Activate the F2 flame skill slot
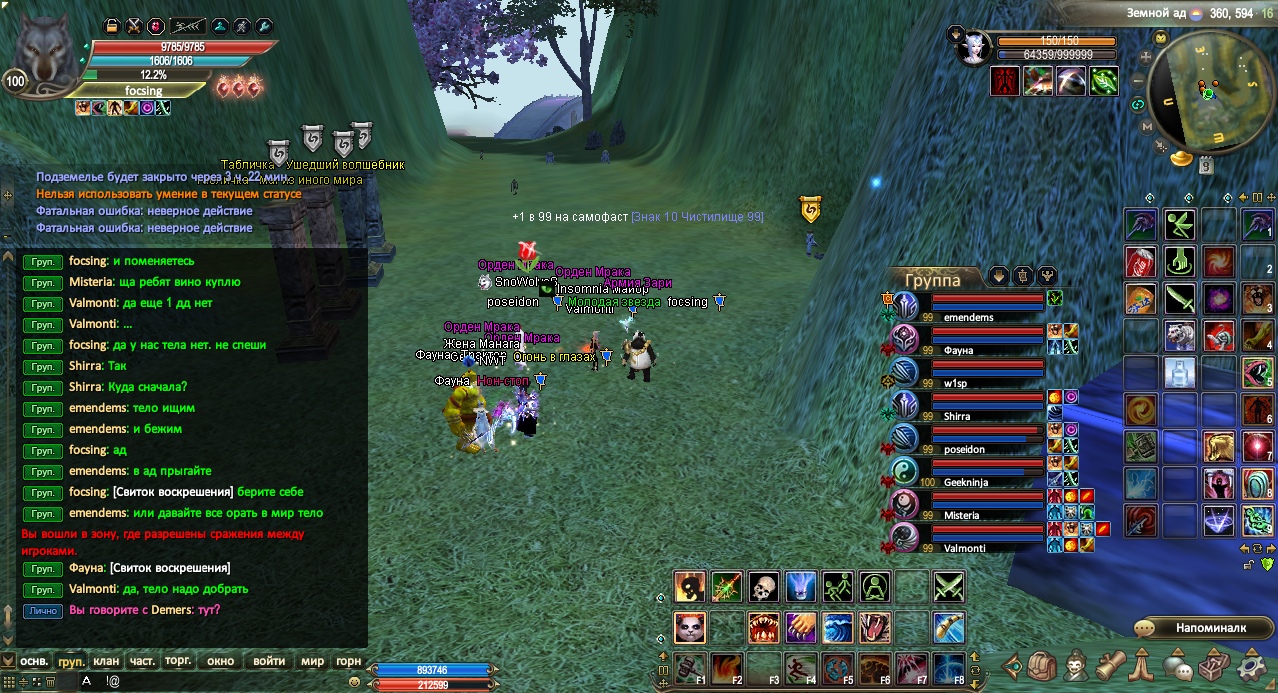This screenshot has width=1278, height=693. click(727, 667)
